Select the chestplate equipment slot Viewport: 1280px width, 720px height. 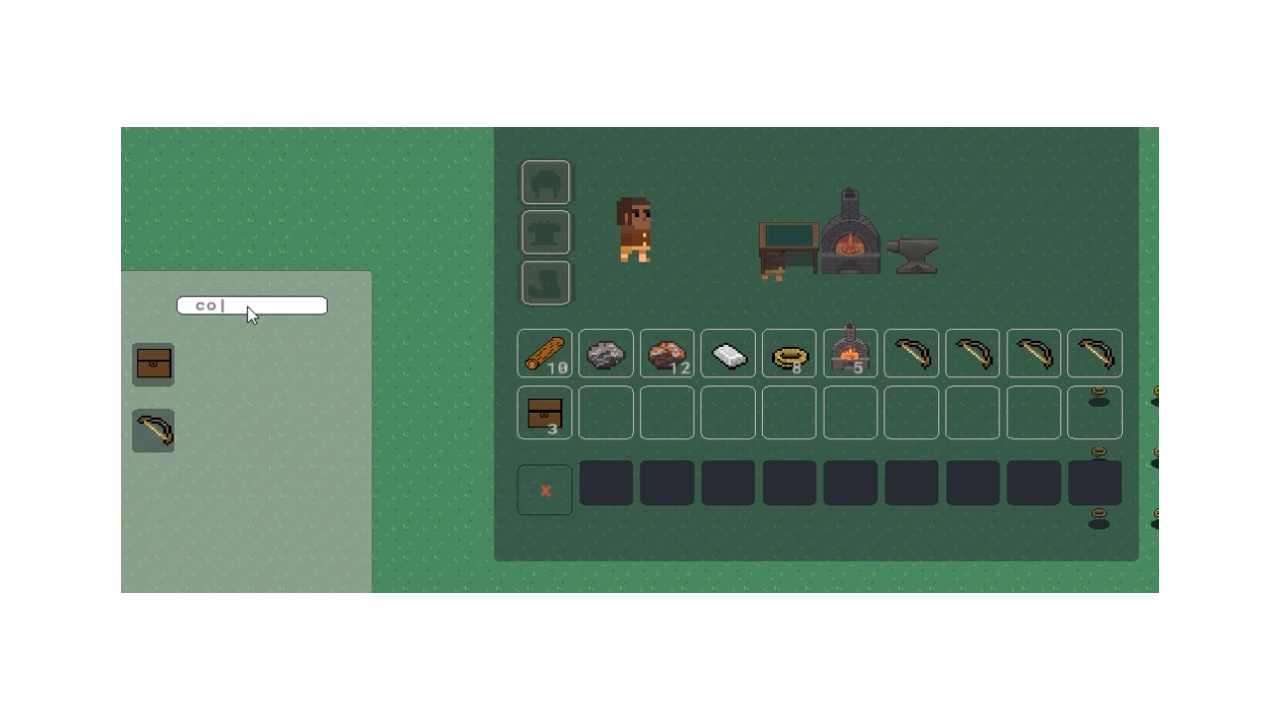[545, 231]
